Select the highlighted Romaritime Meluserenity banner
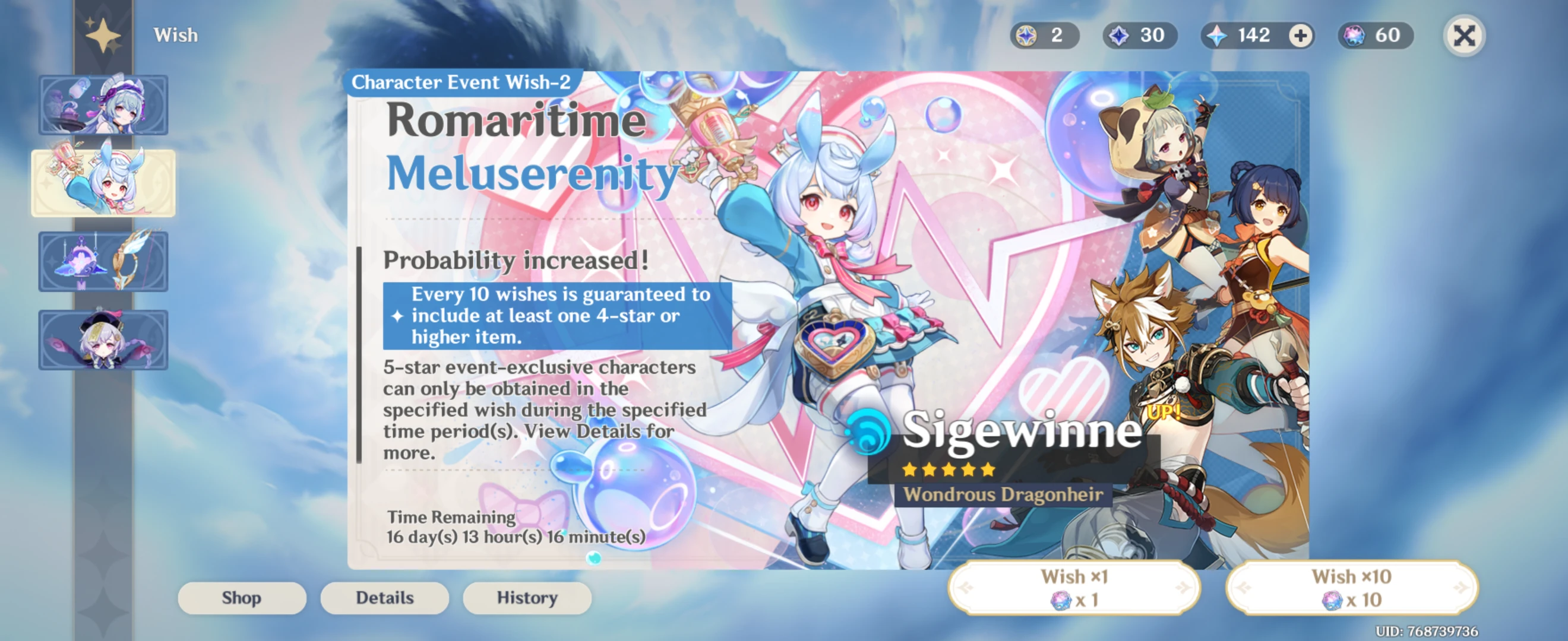This screenshot has height=641, width=1568. 103,183
